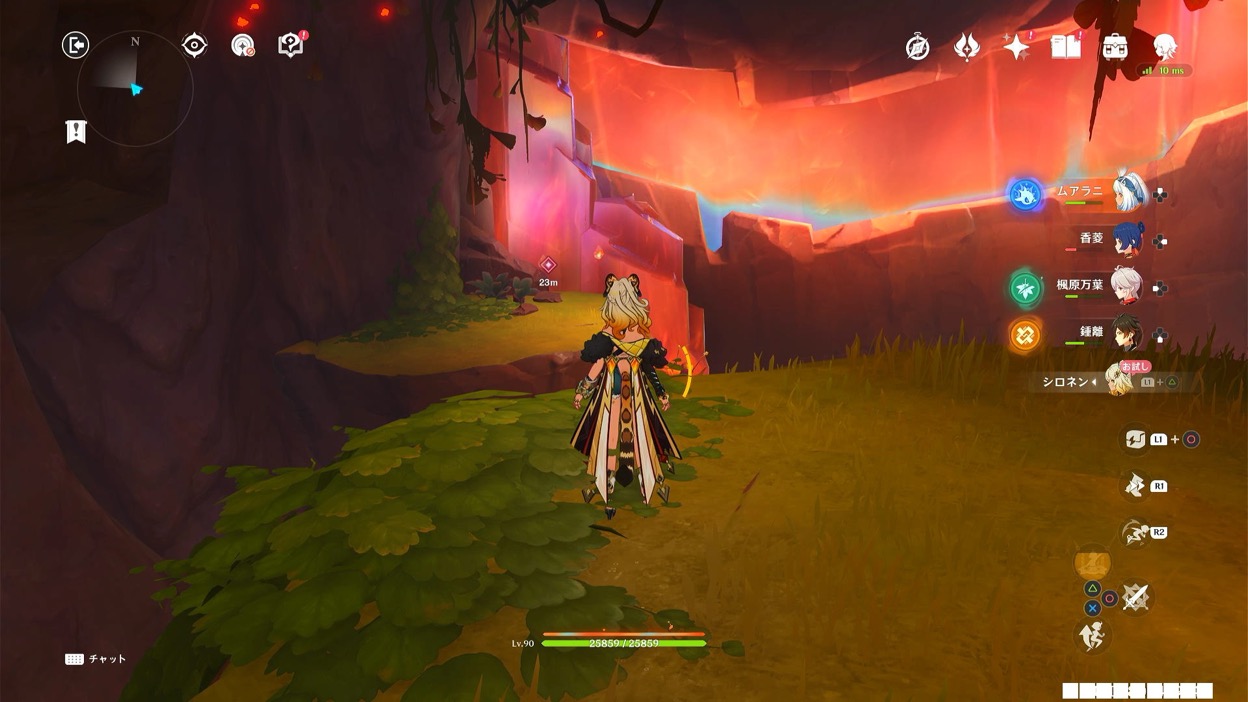Image resolution: width=1248 pixels, height=702 pixels.
Task: Click the eye-shaped target icon
Action: click(x=194, y=45)
